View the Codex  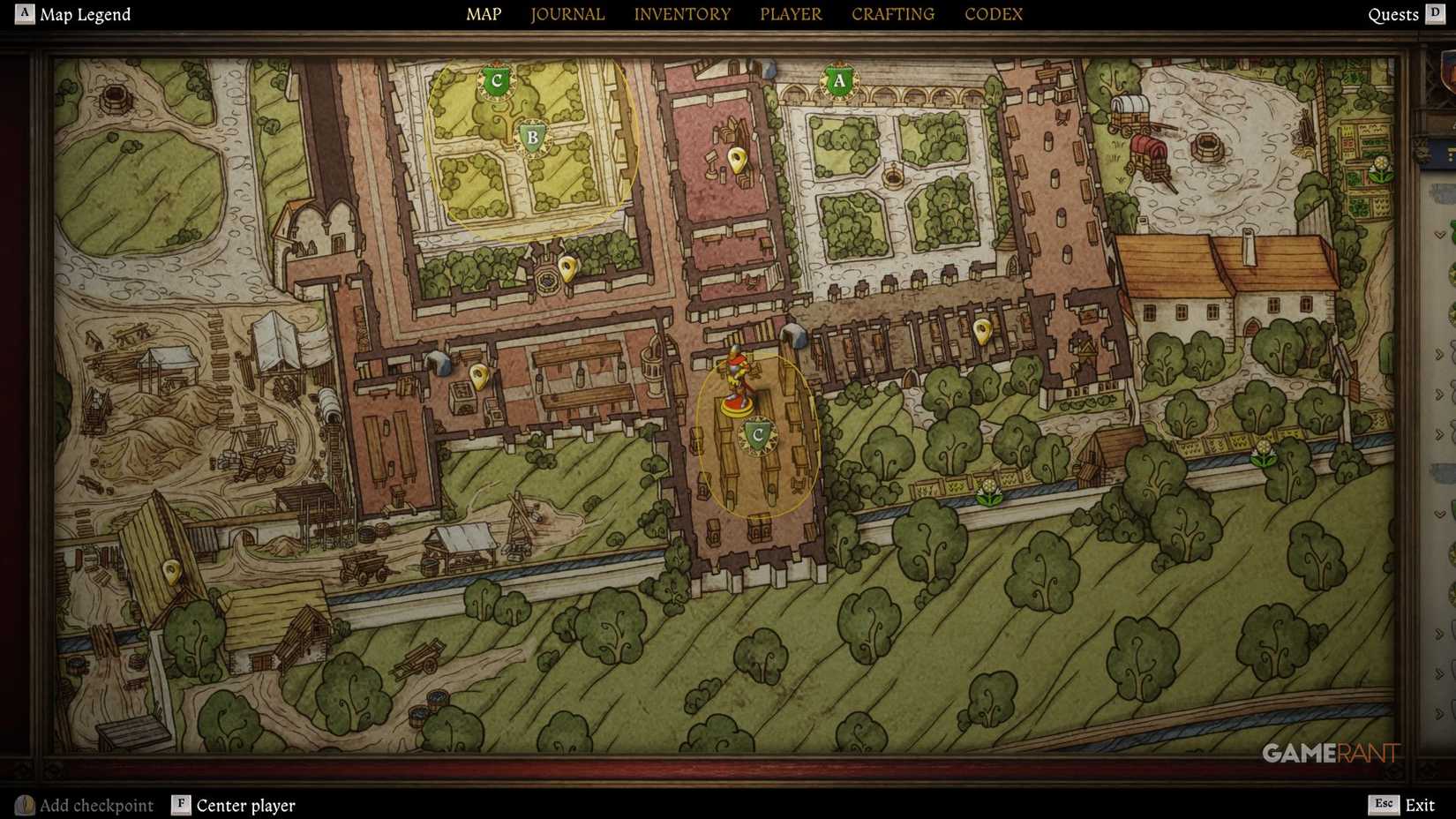tap(993, 14)
